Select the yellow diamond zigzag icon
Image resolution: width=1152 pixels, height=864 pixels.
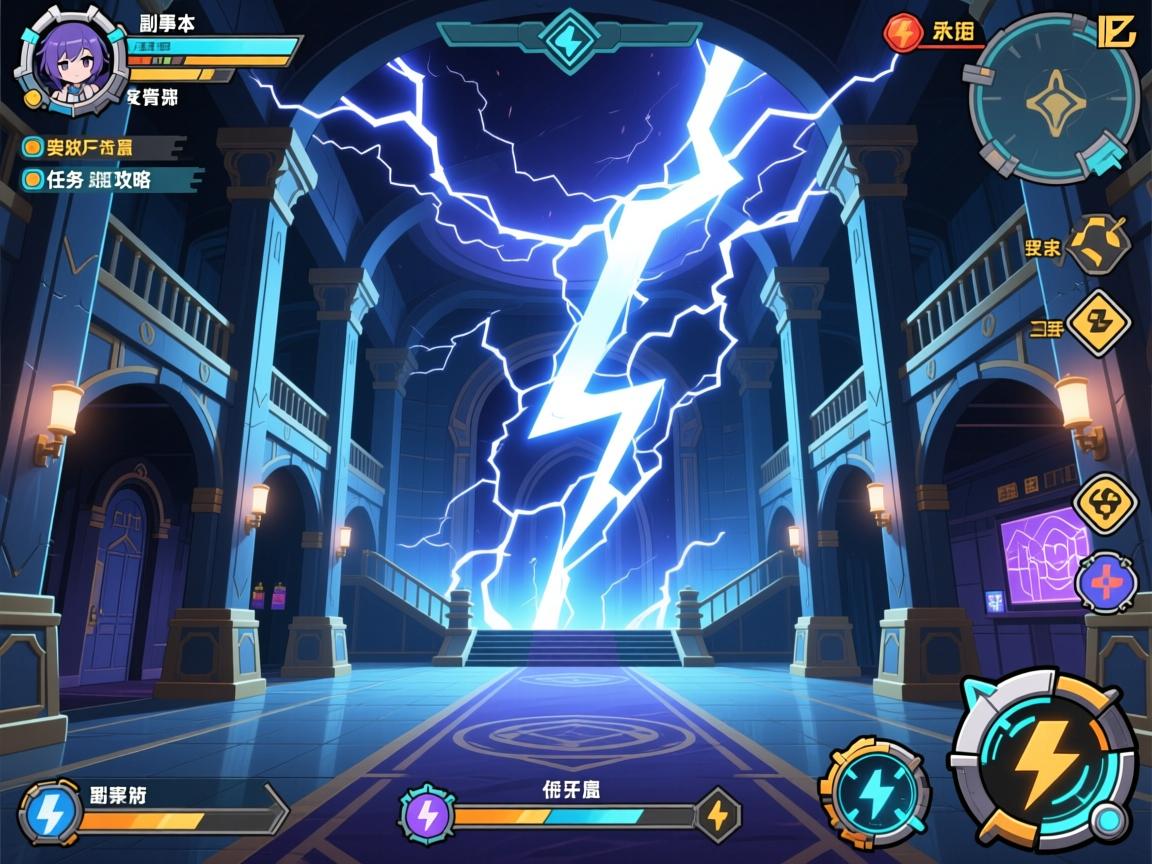point(1098,324)
